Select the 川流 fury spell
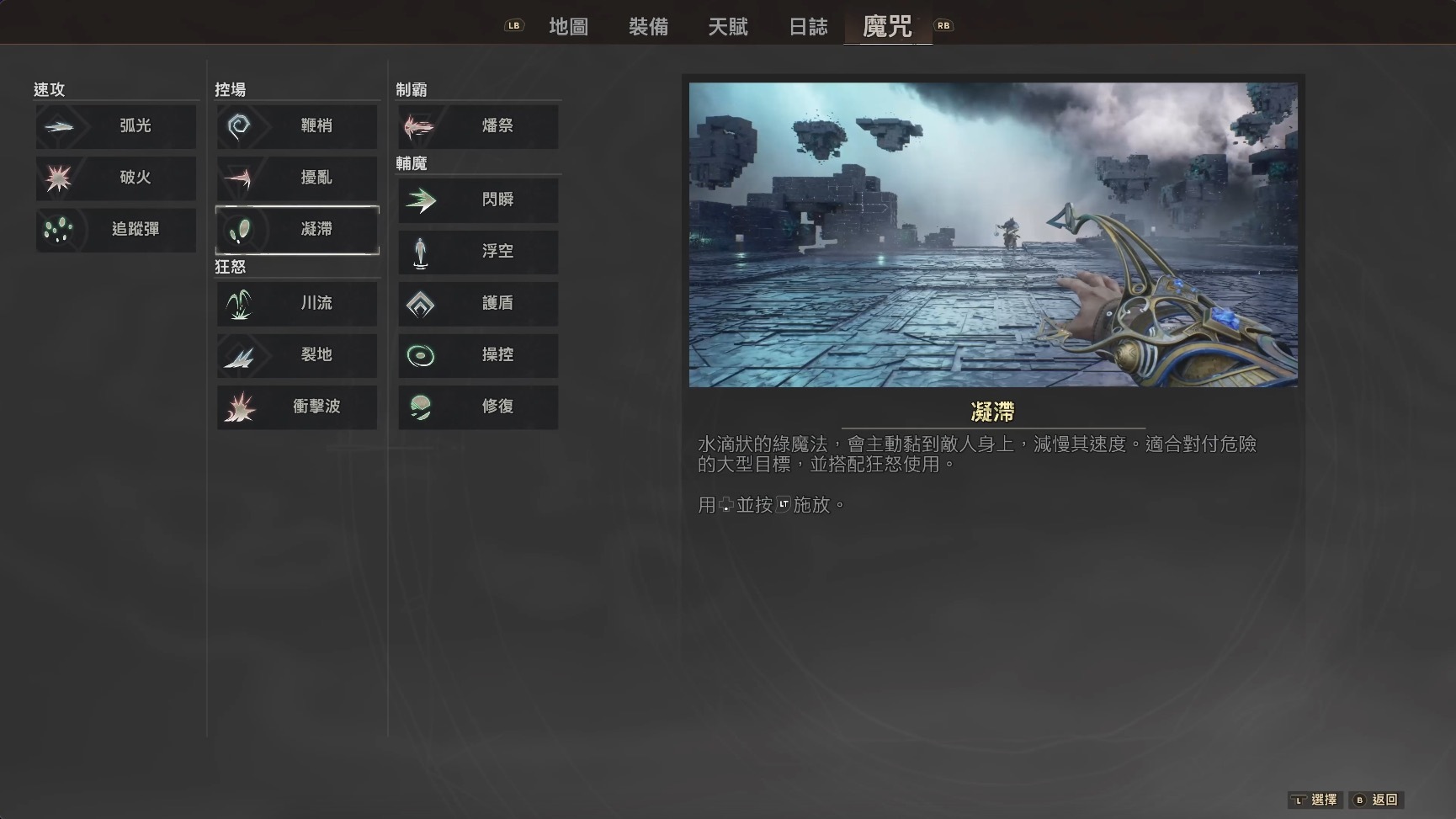The image size is (1456, 819). 296,304
